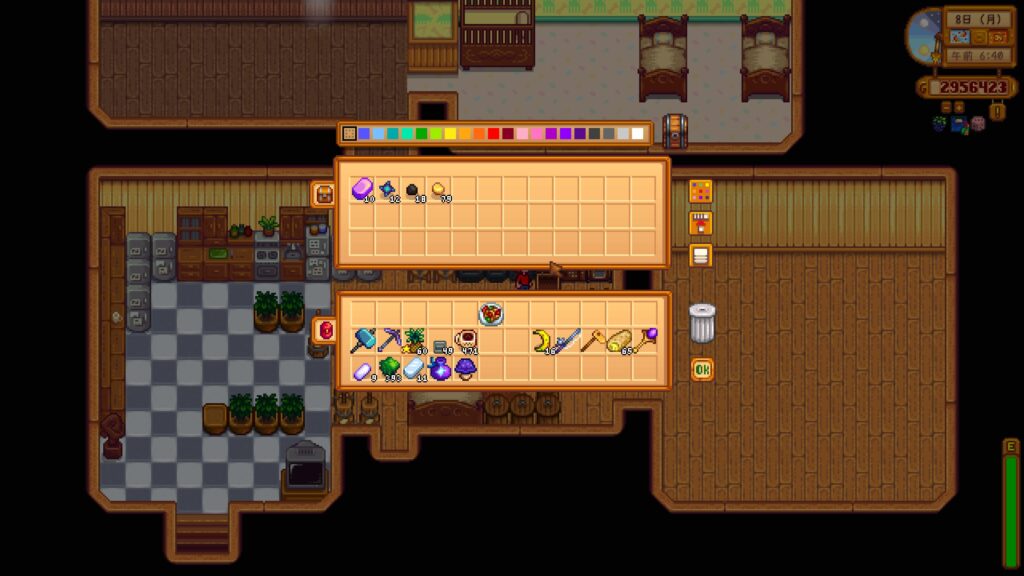Reset to the default chest color swatch
The width and height of the screenshot is (1024, 576).
pos(349,133)
